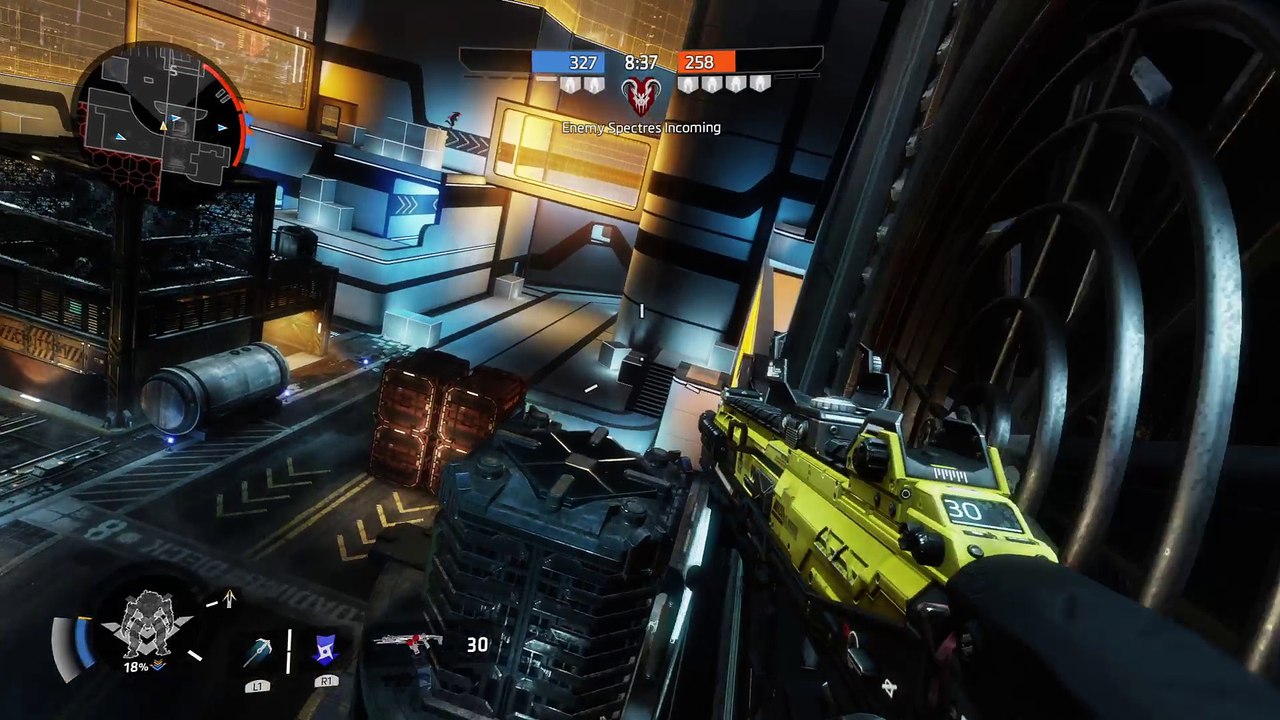
Task: Select the equipped rifle weapon icon
Action: [407, 641]
